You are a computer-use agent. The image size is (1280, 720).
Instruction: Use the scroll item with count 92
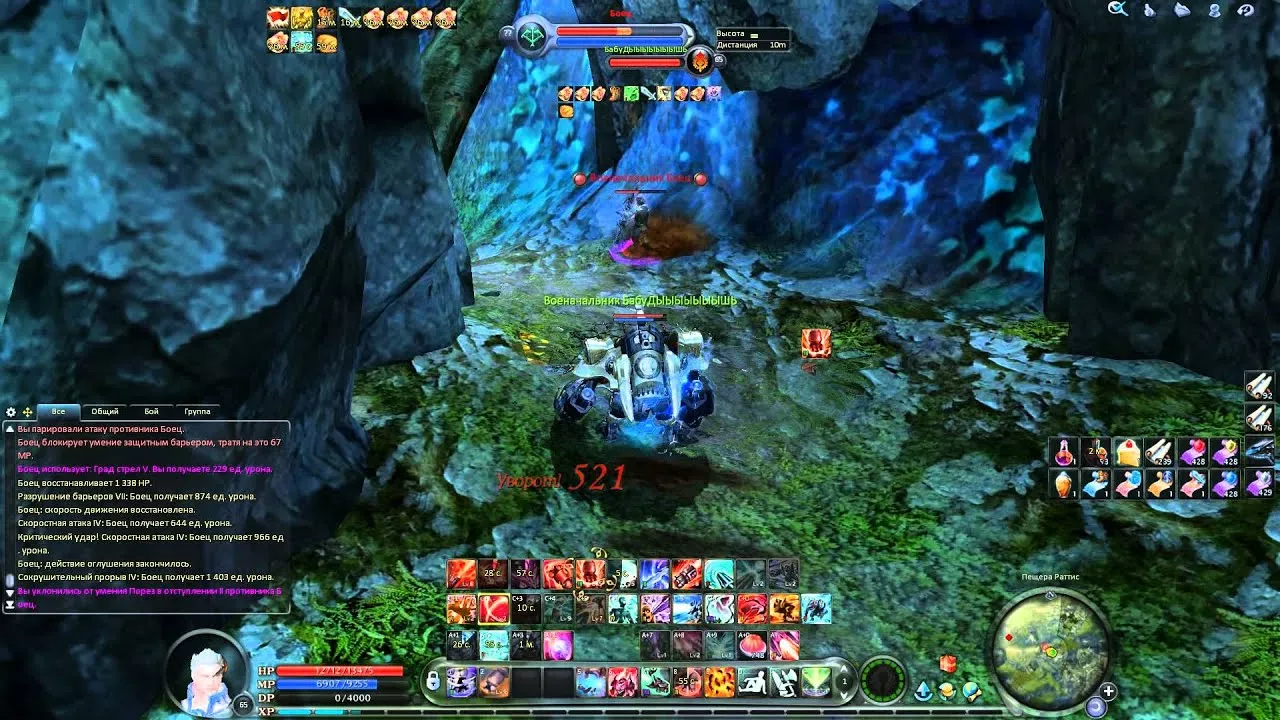point(1259,386)
